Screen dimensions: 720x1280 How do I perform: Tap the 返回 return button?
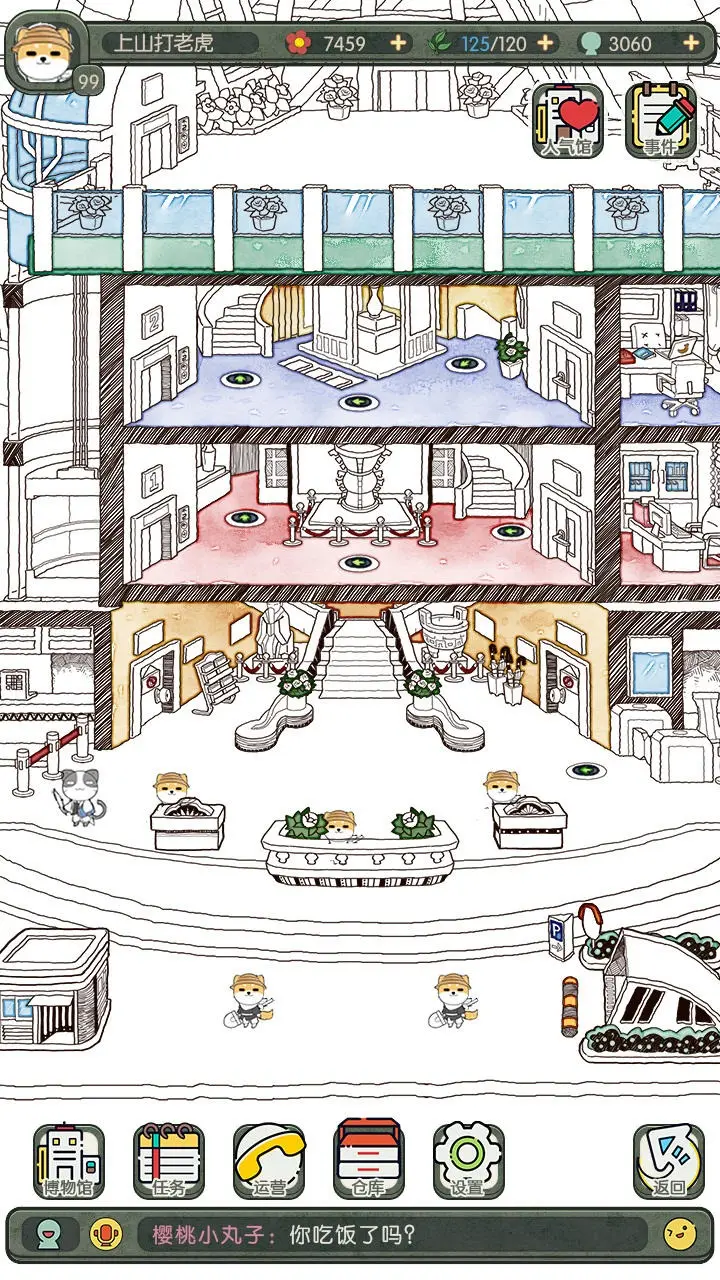pos(668,1161)
